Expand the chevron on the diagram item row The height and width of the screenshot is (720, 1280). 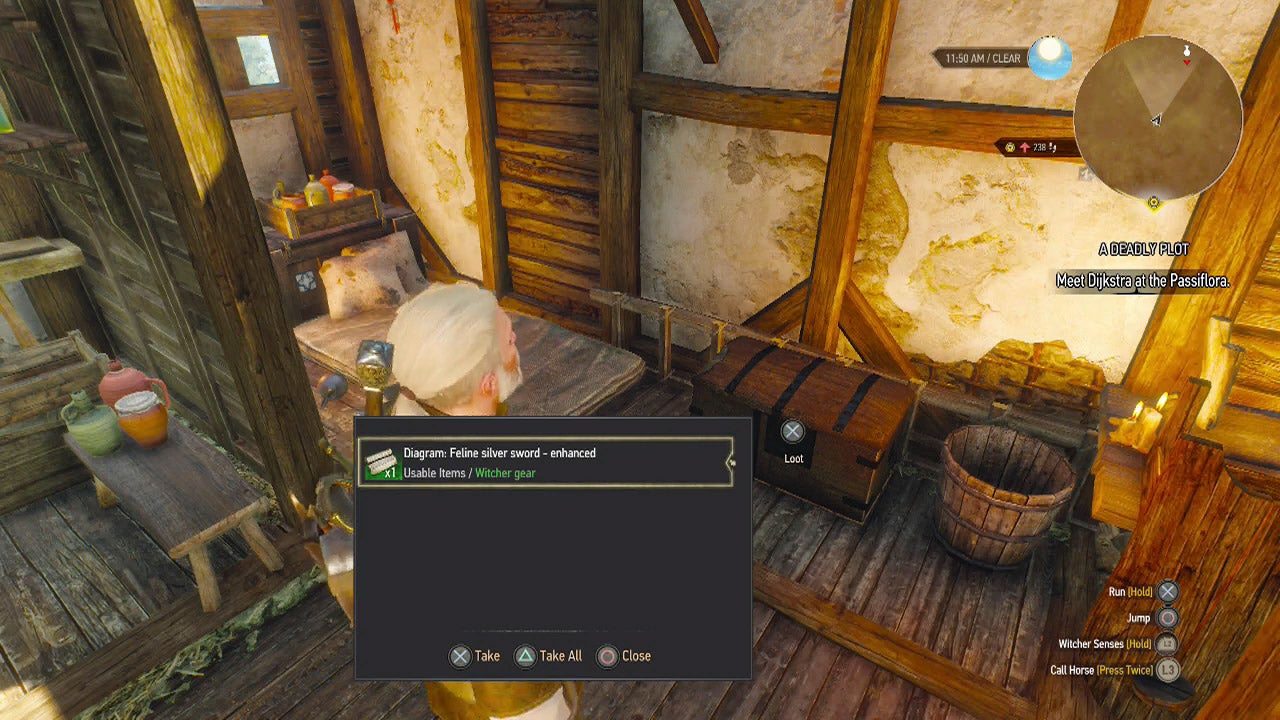[732, 462]
